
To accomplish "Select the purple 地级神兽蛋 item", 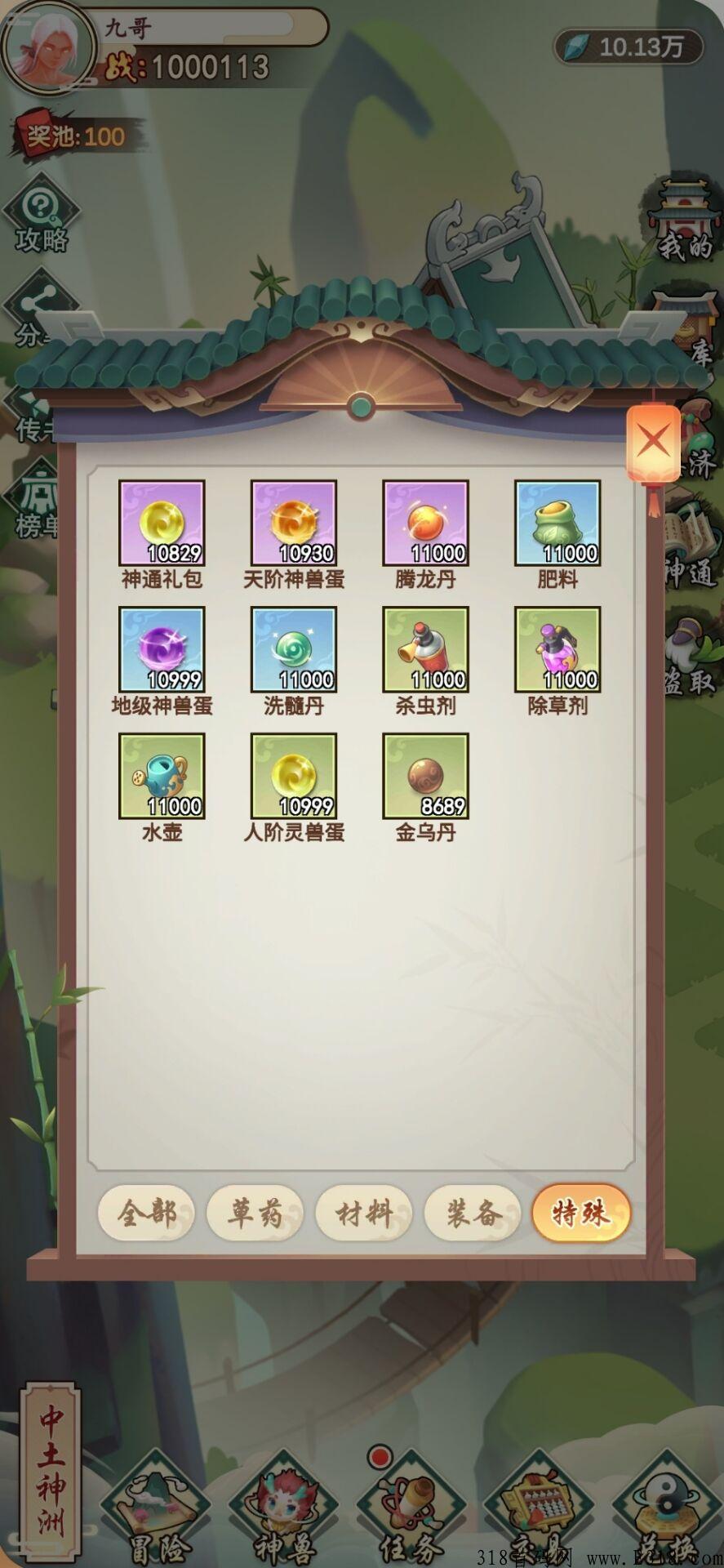I will tap(162, 650).
